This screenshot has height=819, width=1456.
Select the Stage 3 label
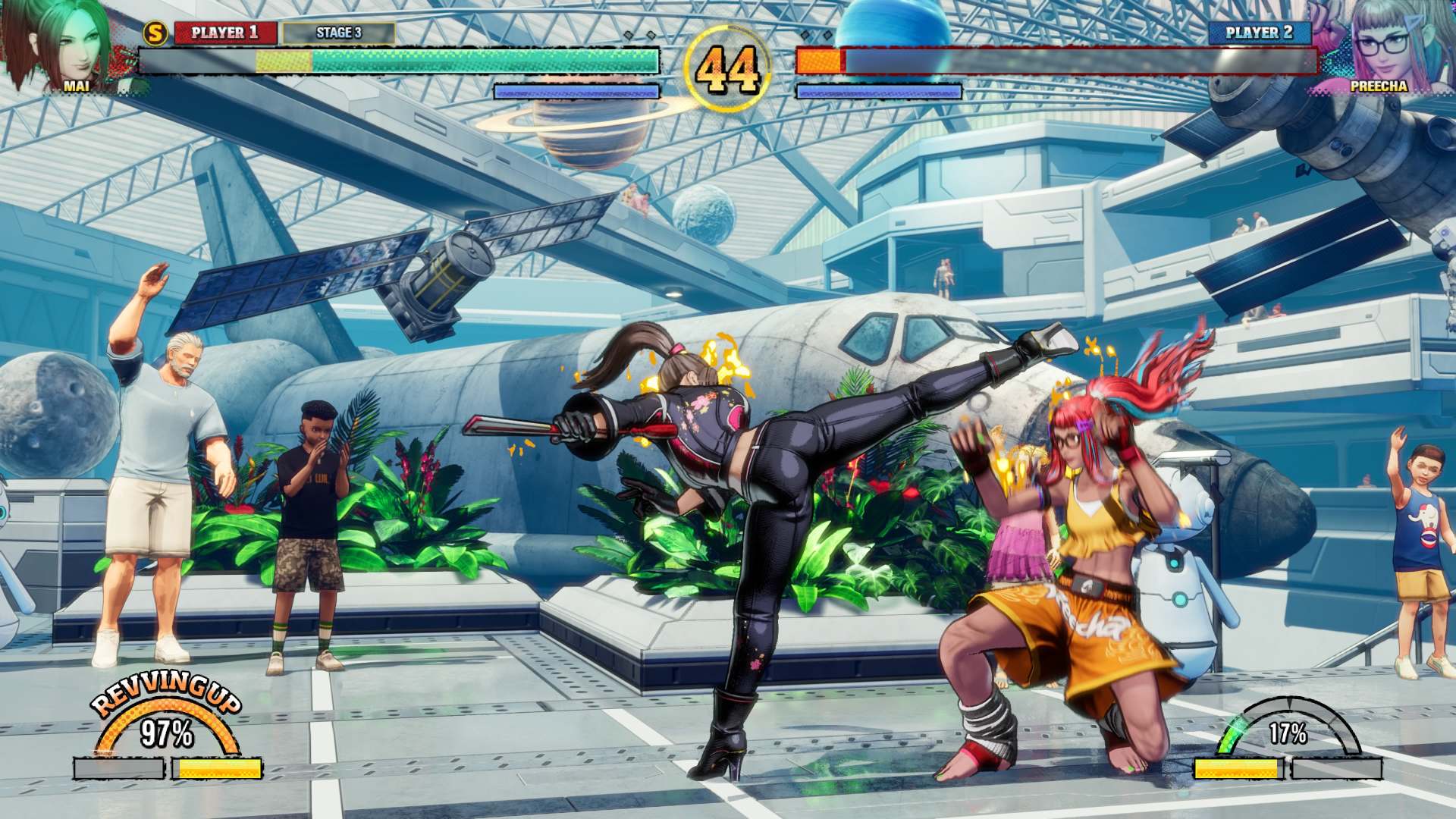[x=338, y=33]
